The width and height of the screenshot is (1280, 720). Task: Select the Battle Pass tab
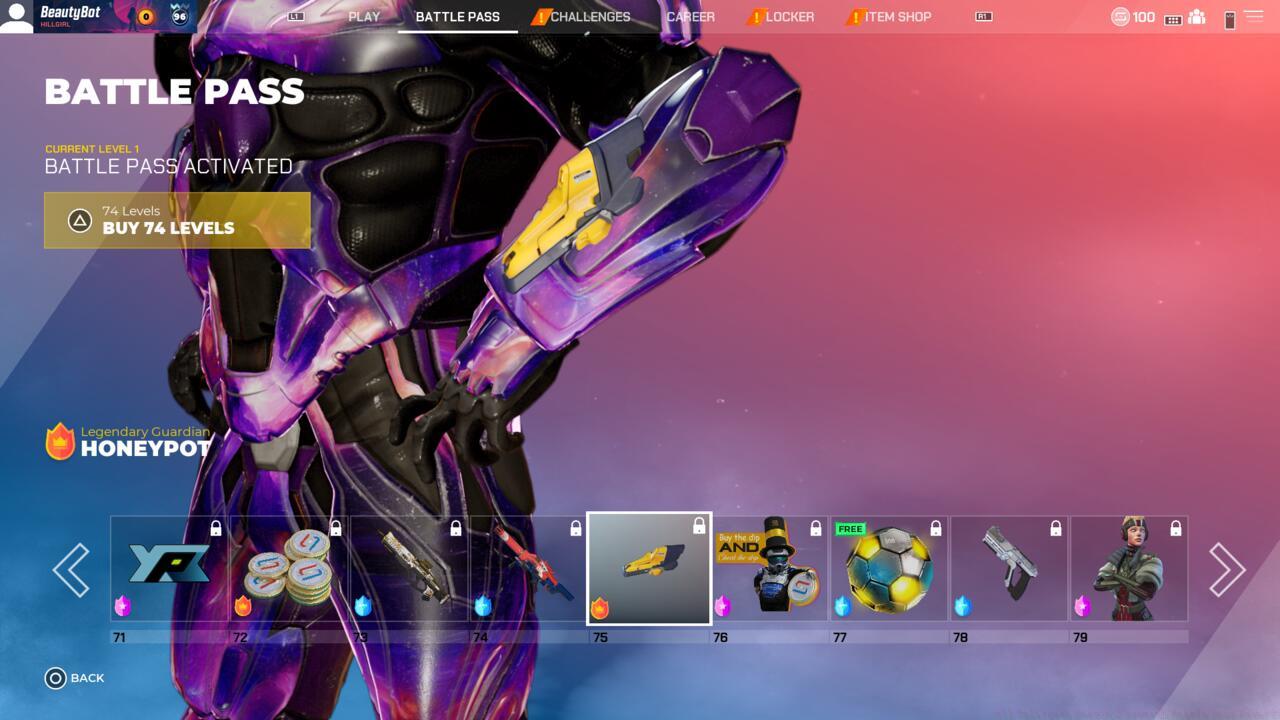click(457, 17)
